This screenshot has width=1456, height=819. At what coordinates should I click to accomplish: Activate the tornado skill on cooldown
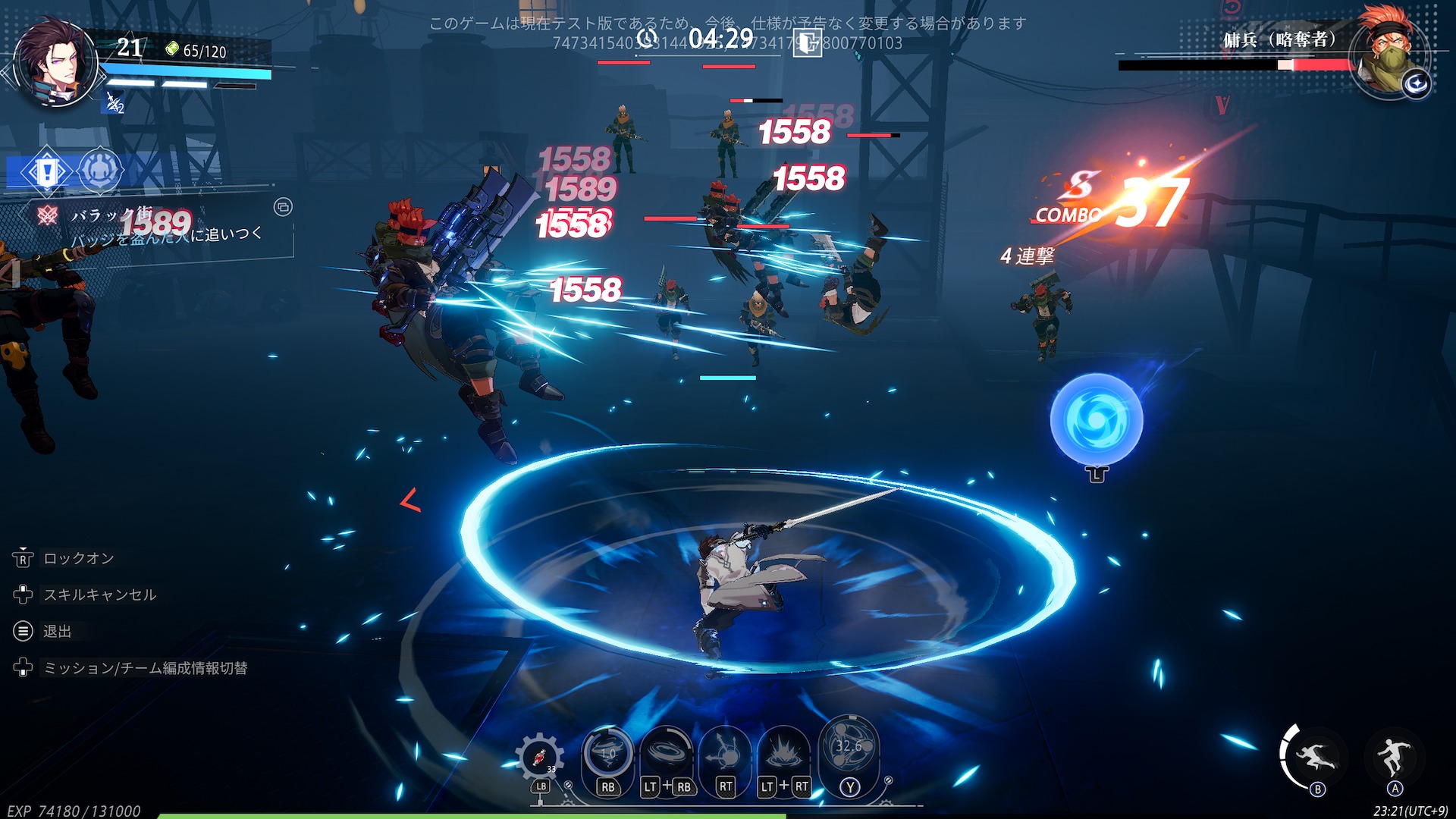607,752
